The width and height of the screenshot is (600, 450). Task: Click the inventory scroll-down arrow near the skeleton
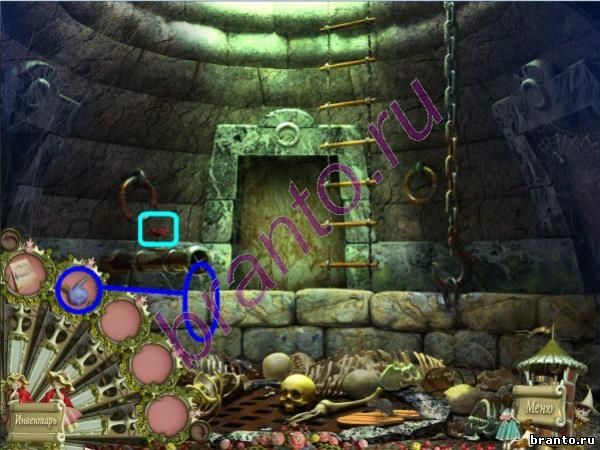pos(198,431)
